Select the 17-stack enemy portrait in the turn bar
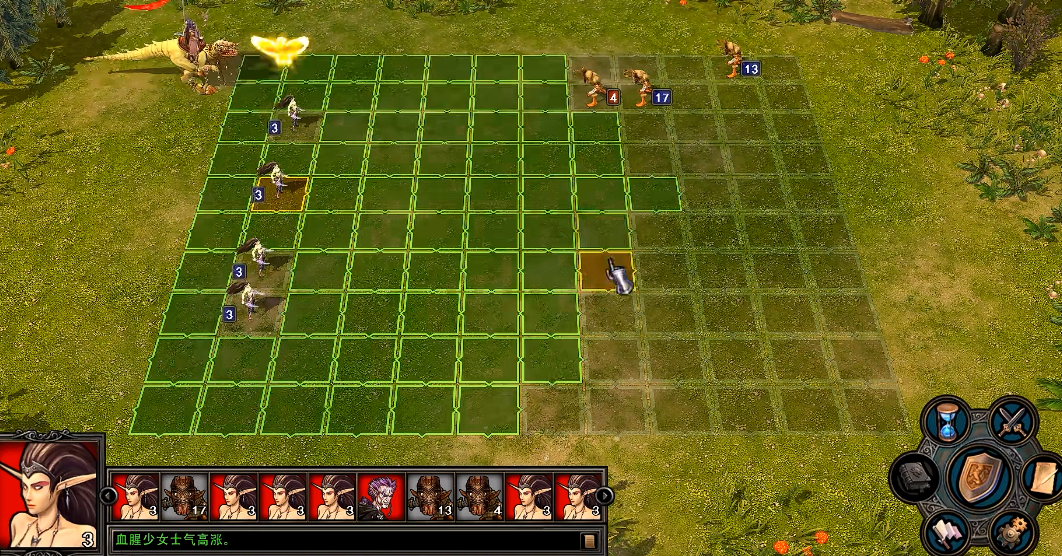The image size is (1062, 556). pyautogui.click(x=184, y=496)
